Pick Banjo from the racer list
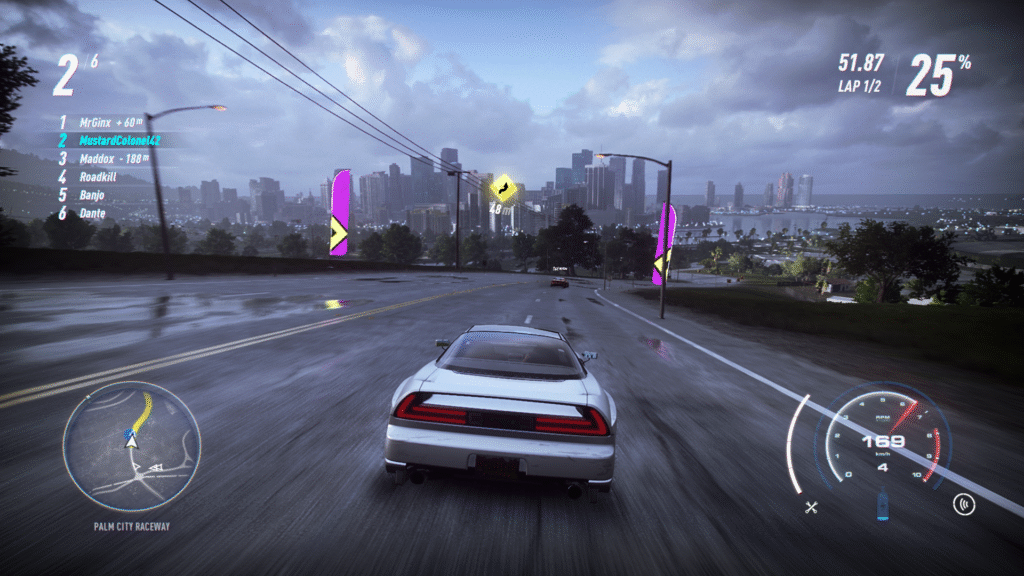The image size is (1024, 576). click(x=92, y=195)
